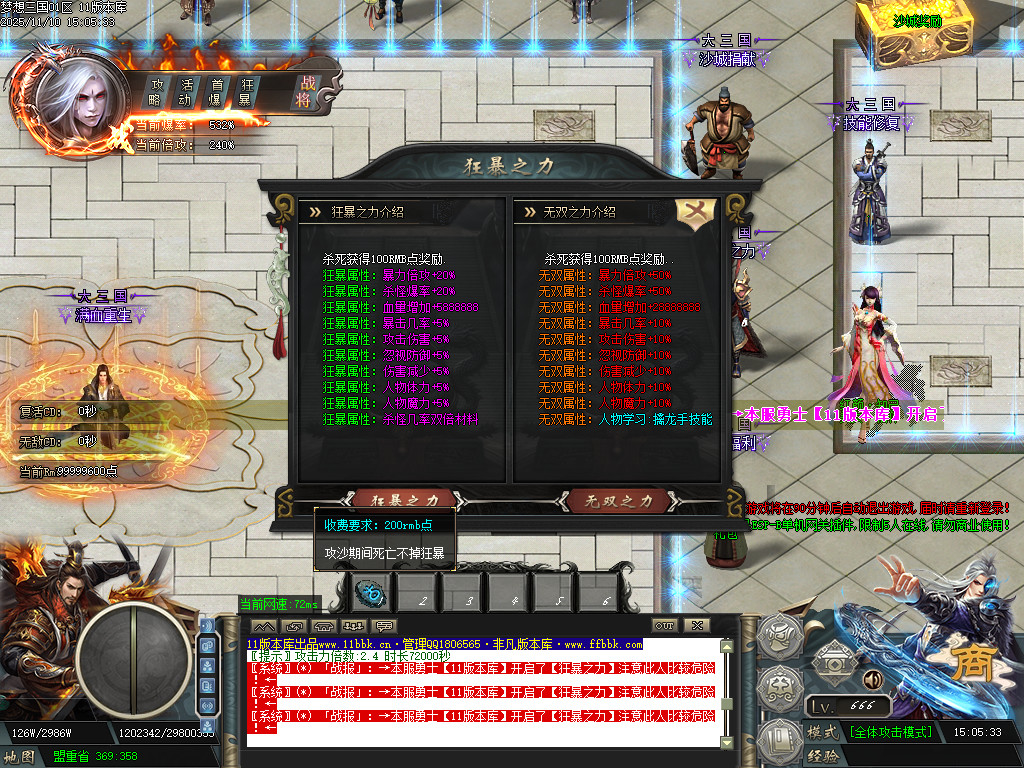Open the 活动 events button

pyautogui.click(x=185, y=92)
